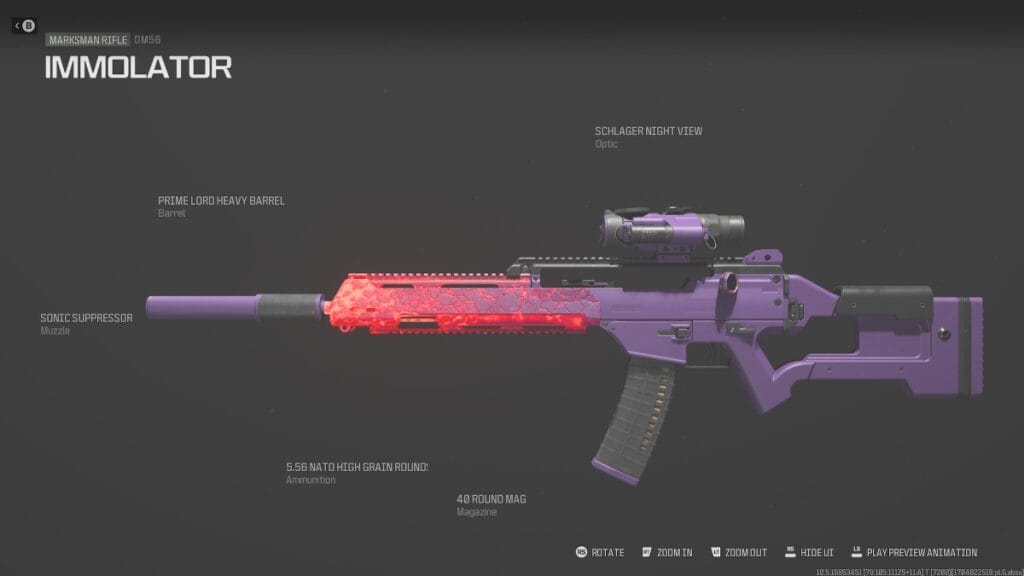This screenshot has height=576, width=1024.
Task: Go back using the top-left back arrow
Action: pyautogui.click(x=24, y=26)
